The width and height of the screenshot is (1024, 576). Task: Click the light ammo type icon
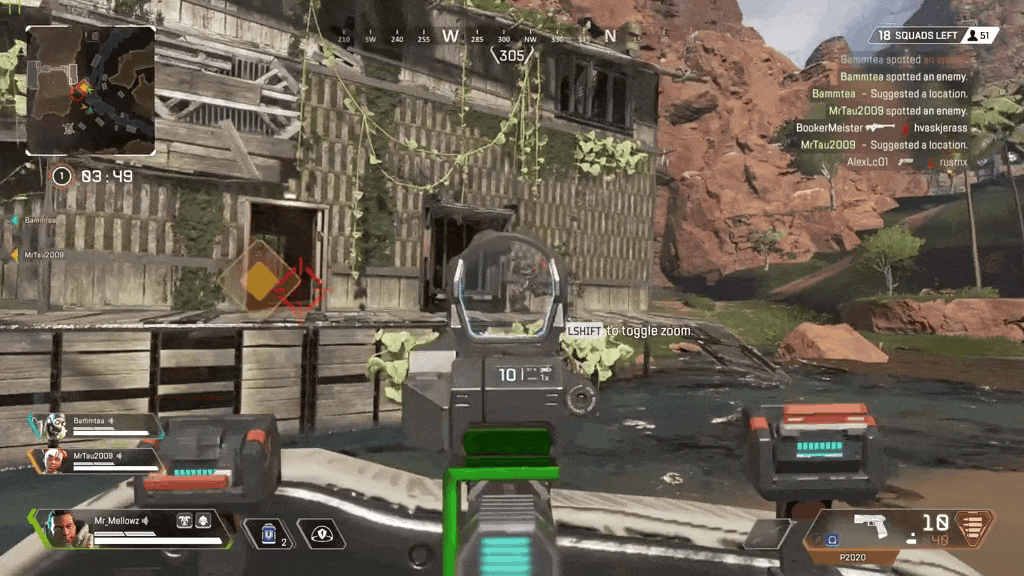tap(977, 525)
